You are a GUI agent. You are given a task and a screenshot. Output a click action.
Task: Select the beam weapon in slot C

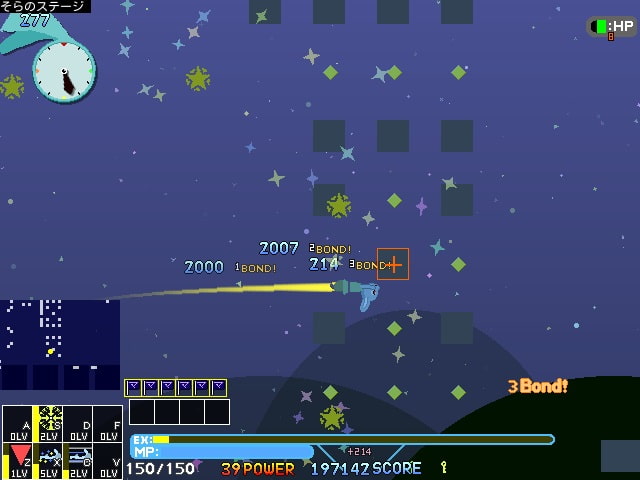point(80,458)
